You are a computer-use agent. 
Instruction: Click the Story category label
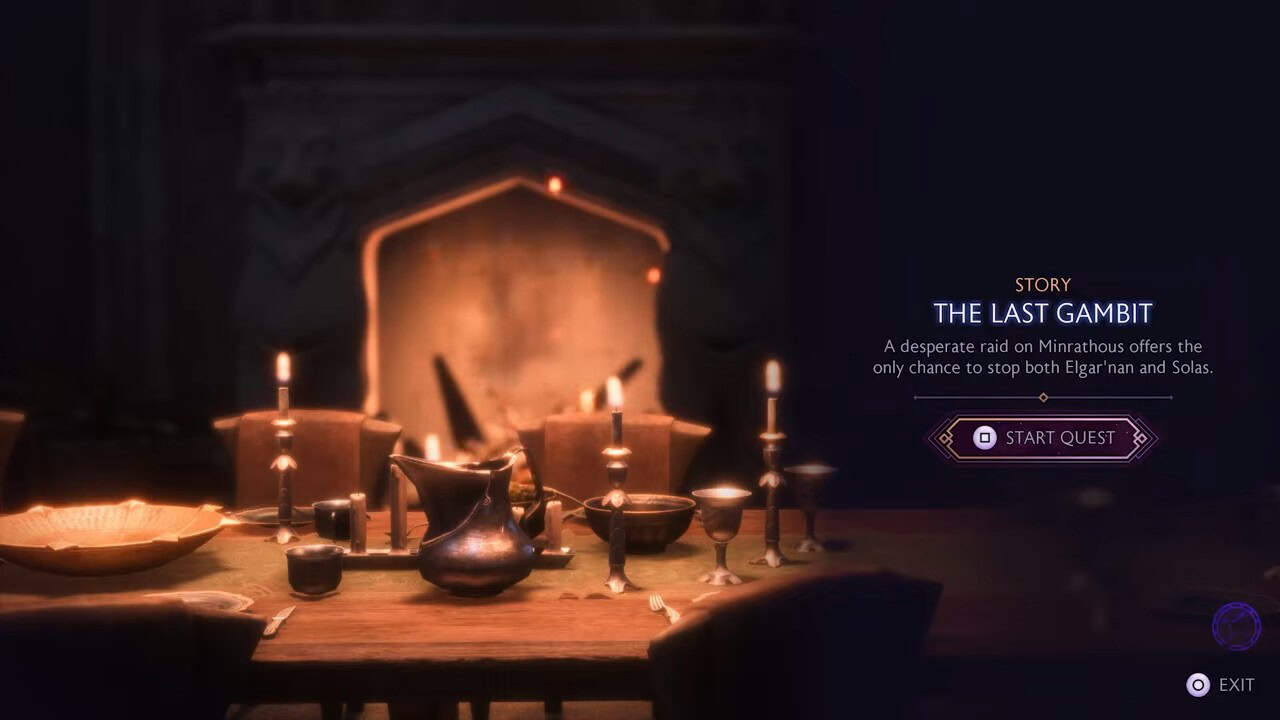tap(1043, 284)
